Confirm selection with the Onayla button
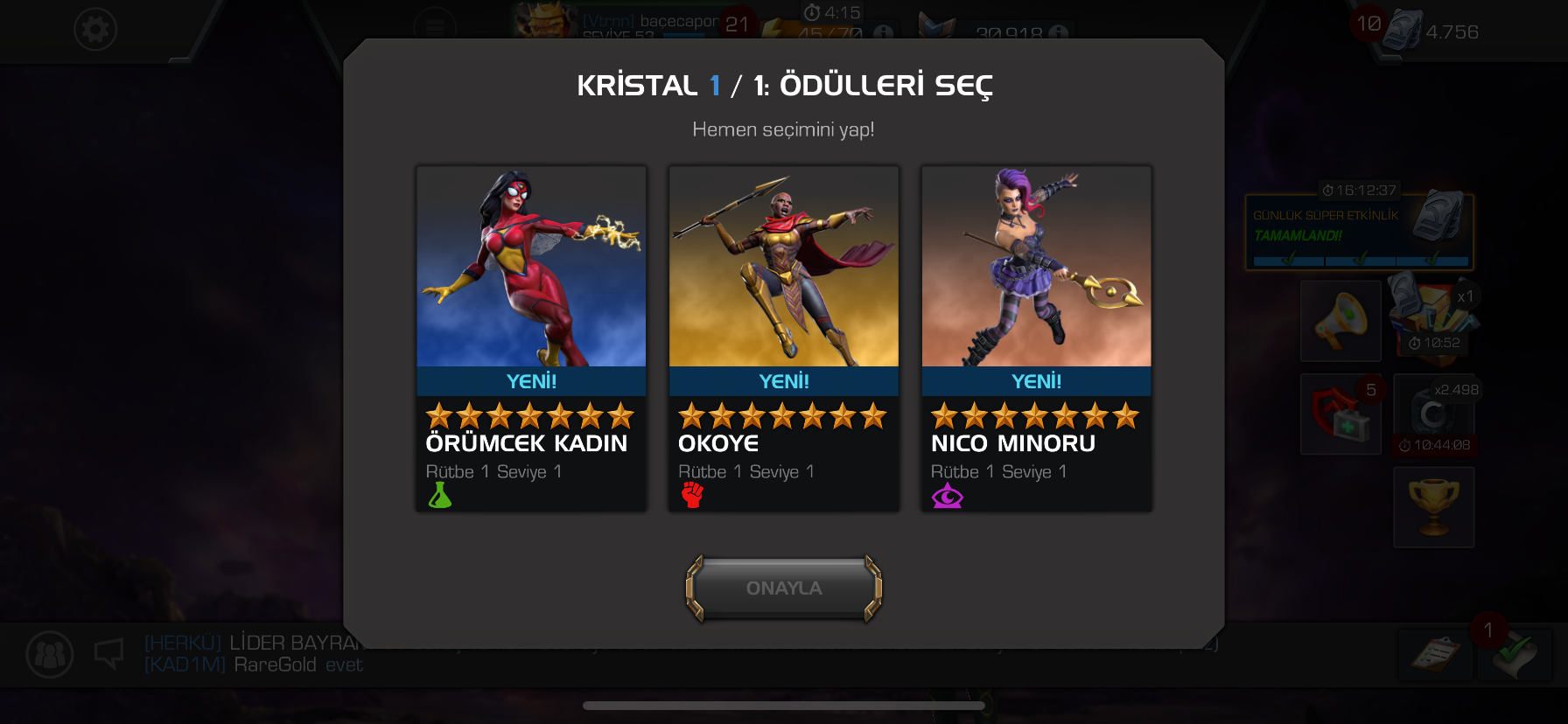Image resolution: width=1568 pixels, height=724 pixels. coord(783,588)
